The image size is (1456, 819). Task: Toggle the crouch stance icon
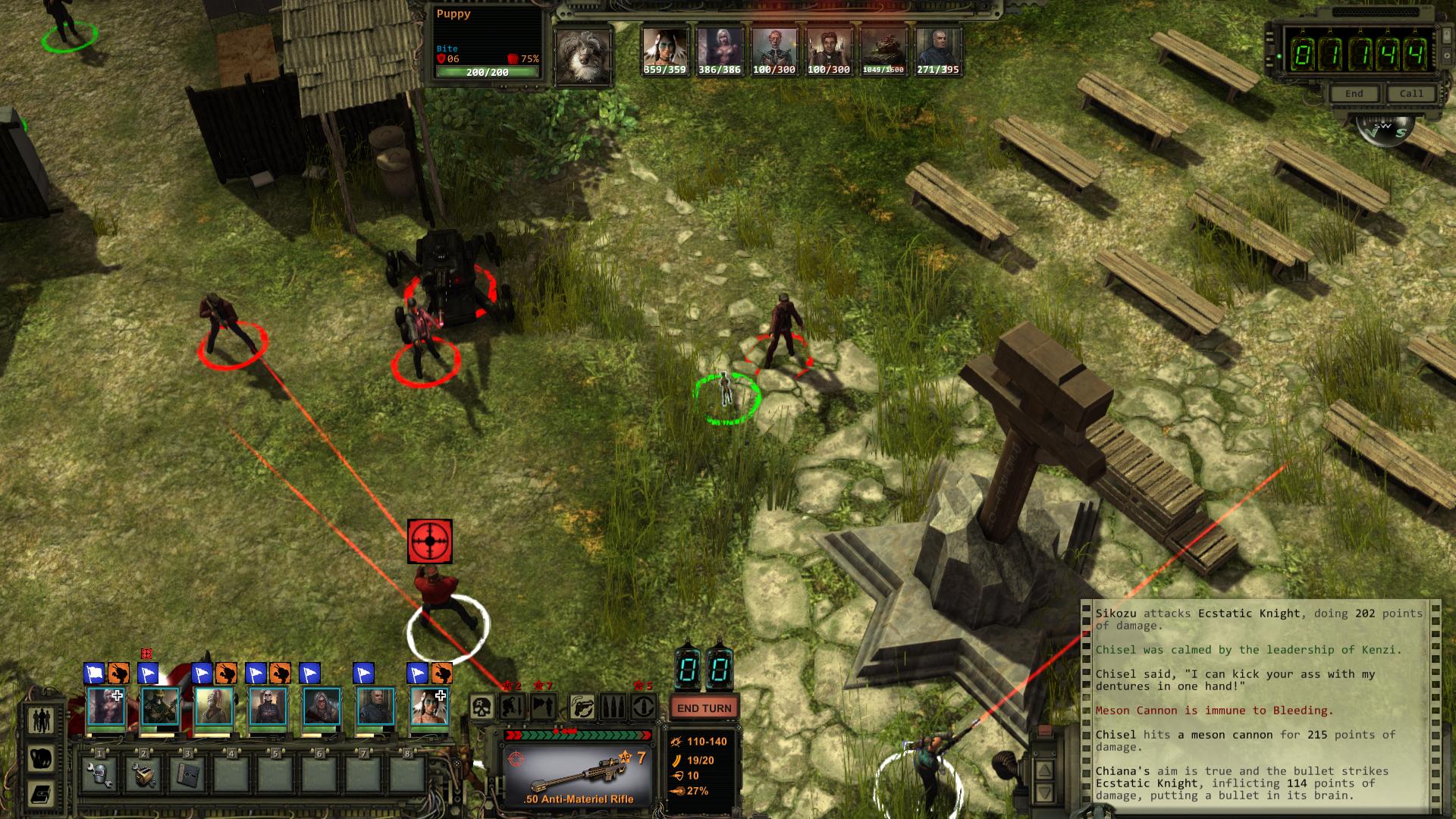click(512, 708)
